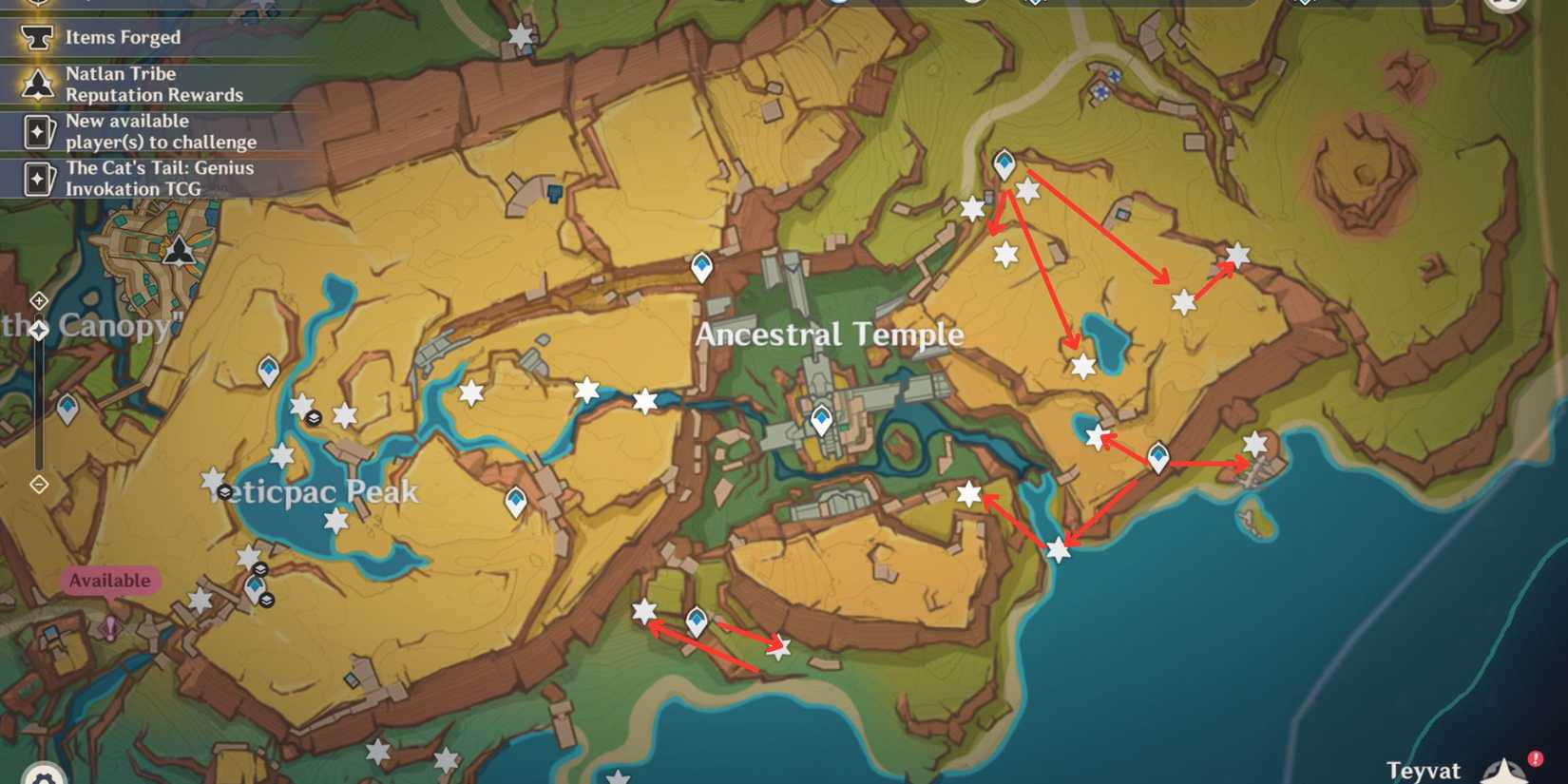Select the Ancestral Temple area label
The height and width of the screenshot is (784, 1568).
[x=831, y=335]
